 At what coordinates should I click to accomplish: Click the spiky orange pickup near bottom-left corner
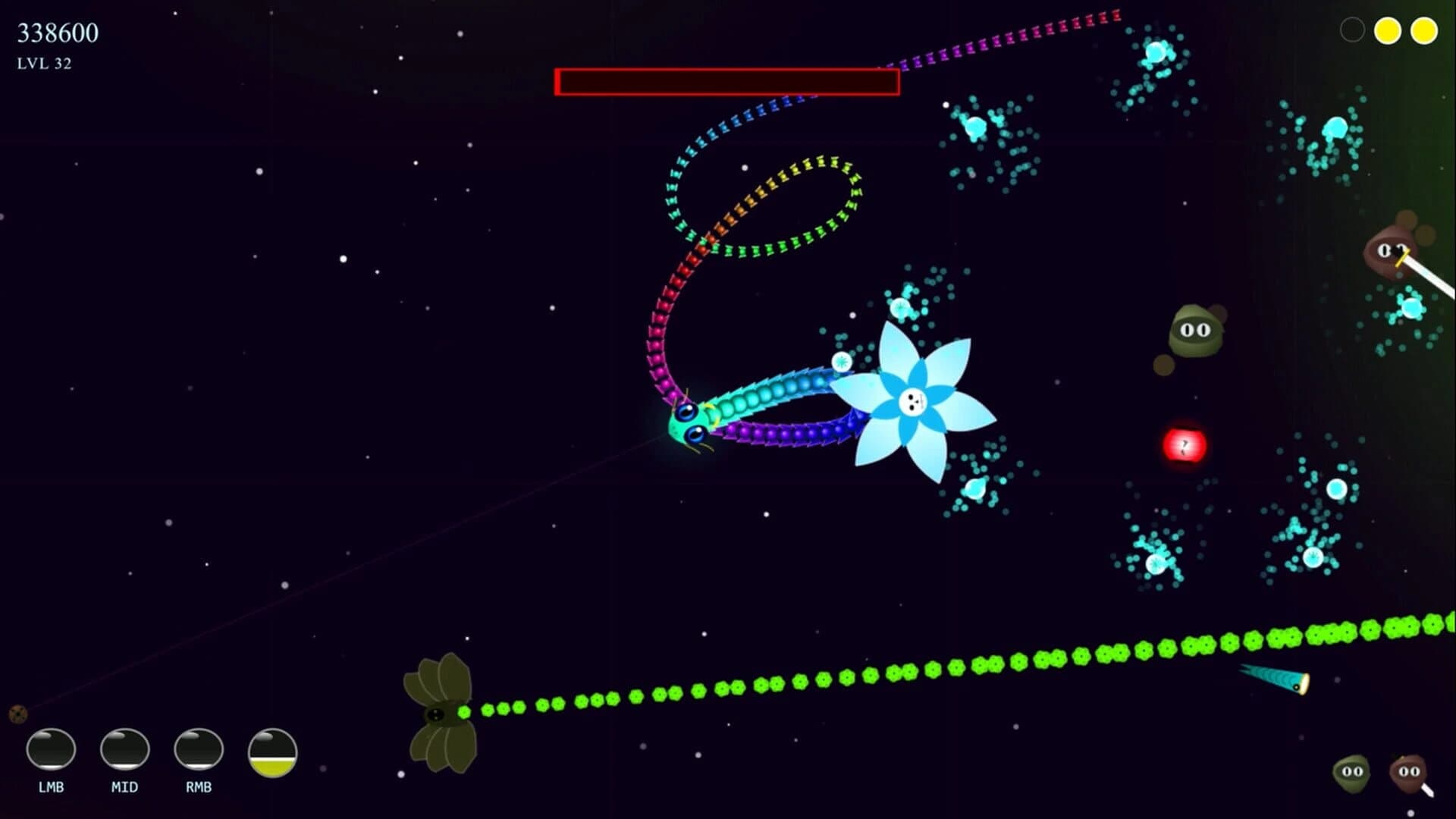point(17,713)
